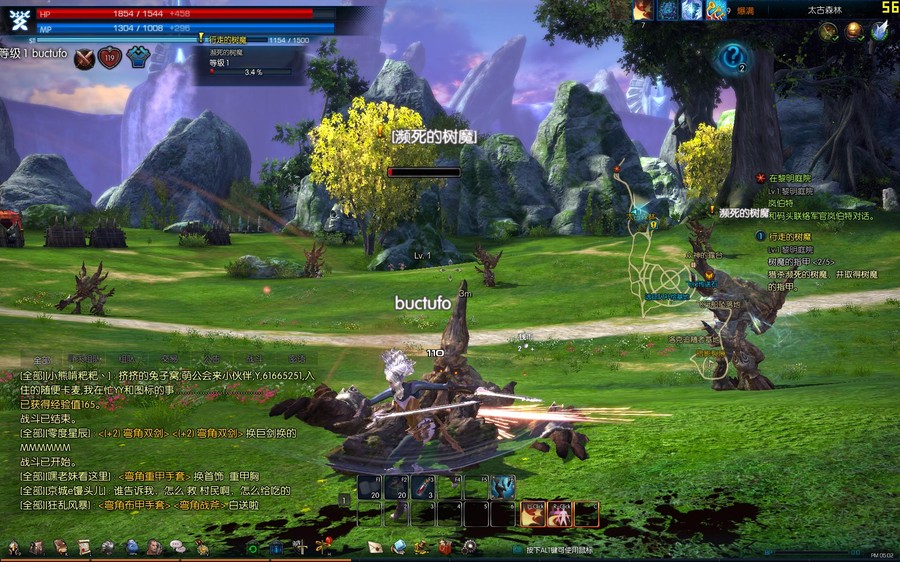Click the golden orb icon near minimap

854,31
